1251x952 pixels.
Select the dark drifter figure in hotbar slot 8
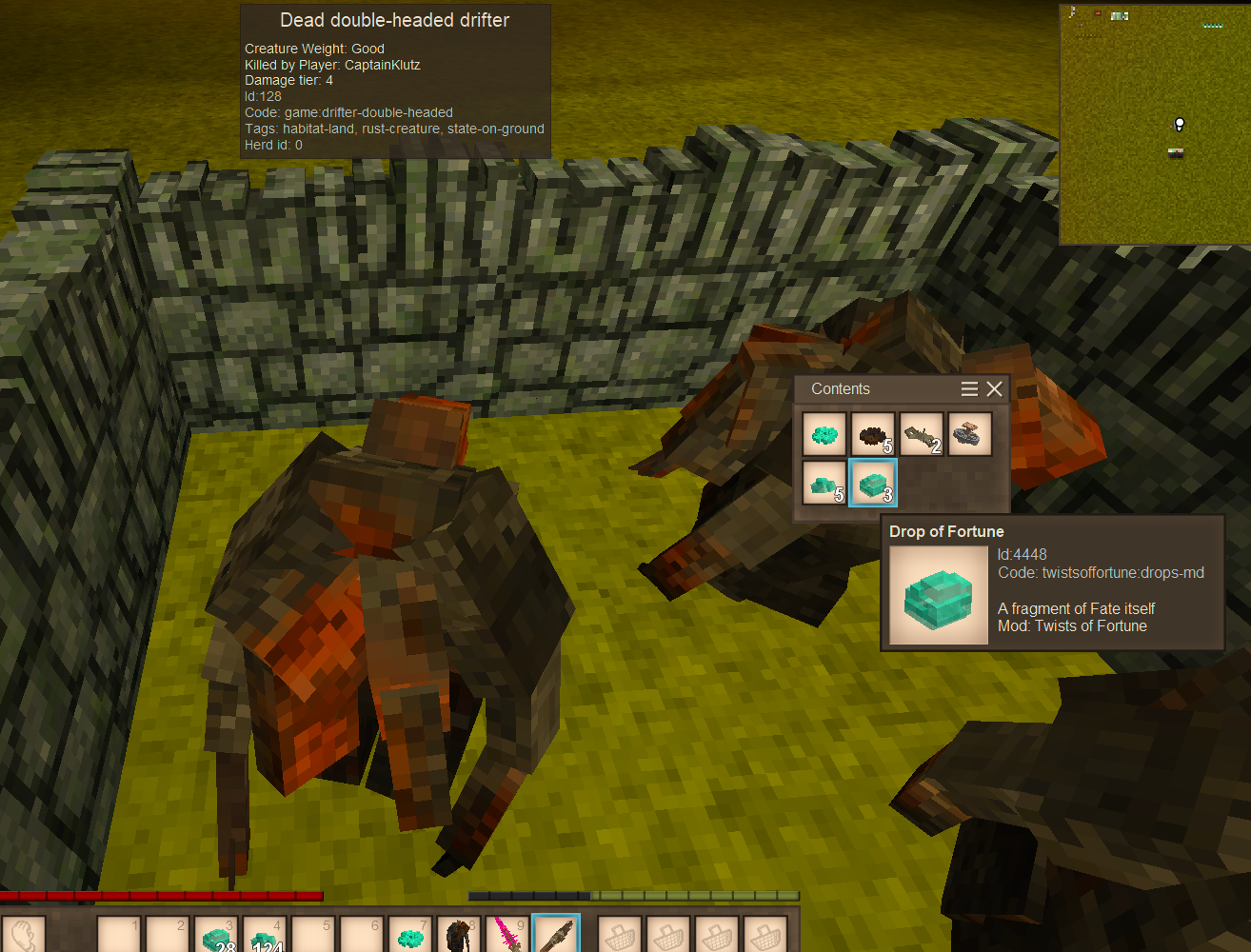459,935
